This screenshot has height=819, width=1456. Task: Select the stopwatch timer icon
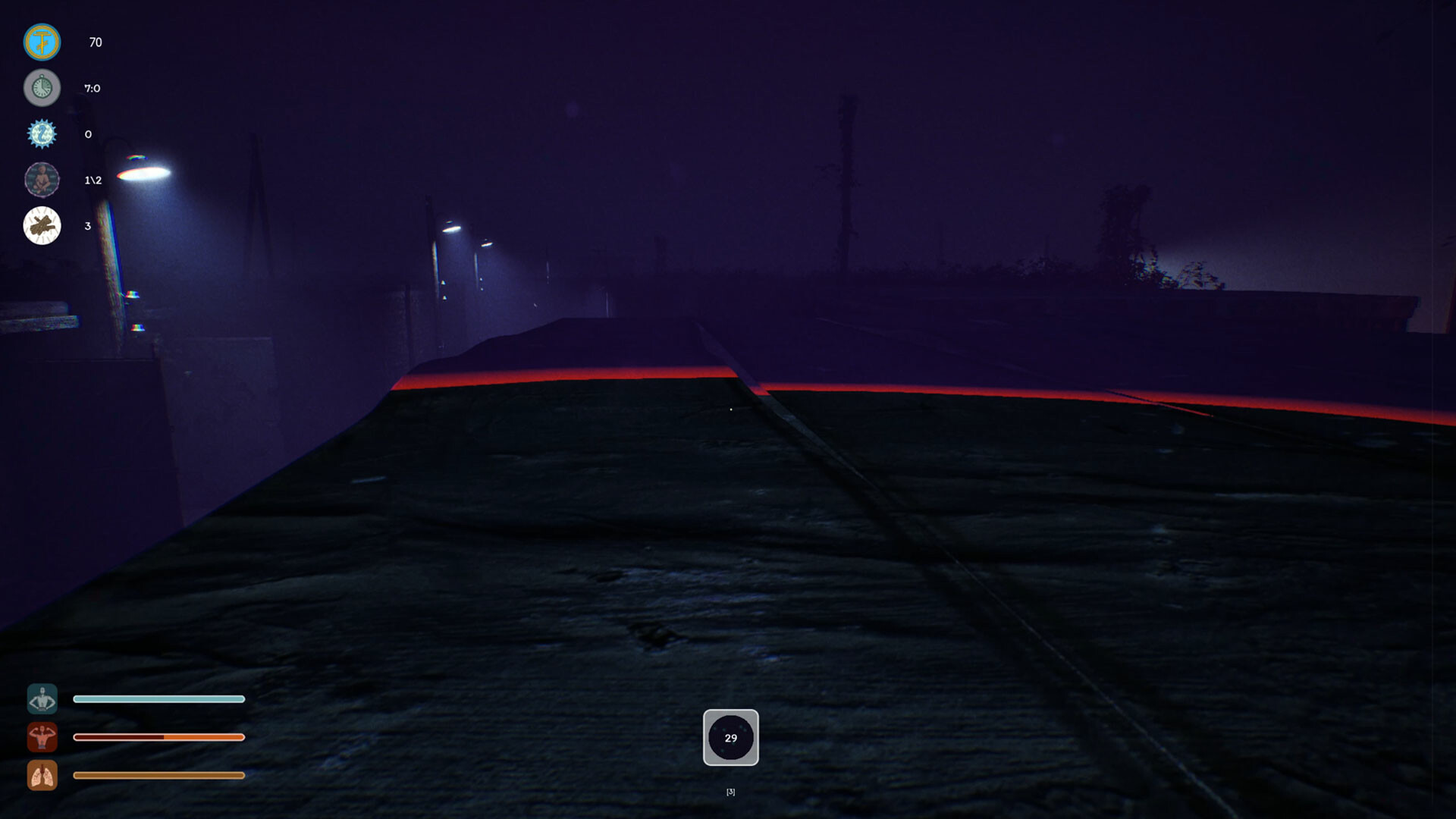(42, 88)
